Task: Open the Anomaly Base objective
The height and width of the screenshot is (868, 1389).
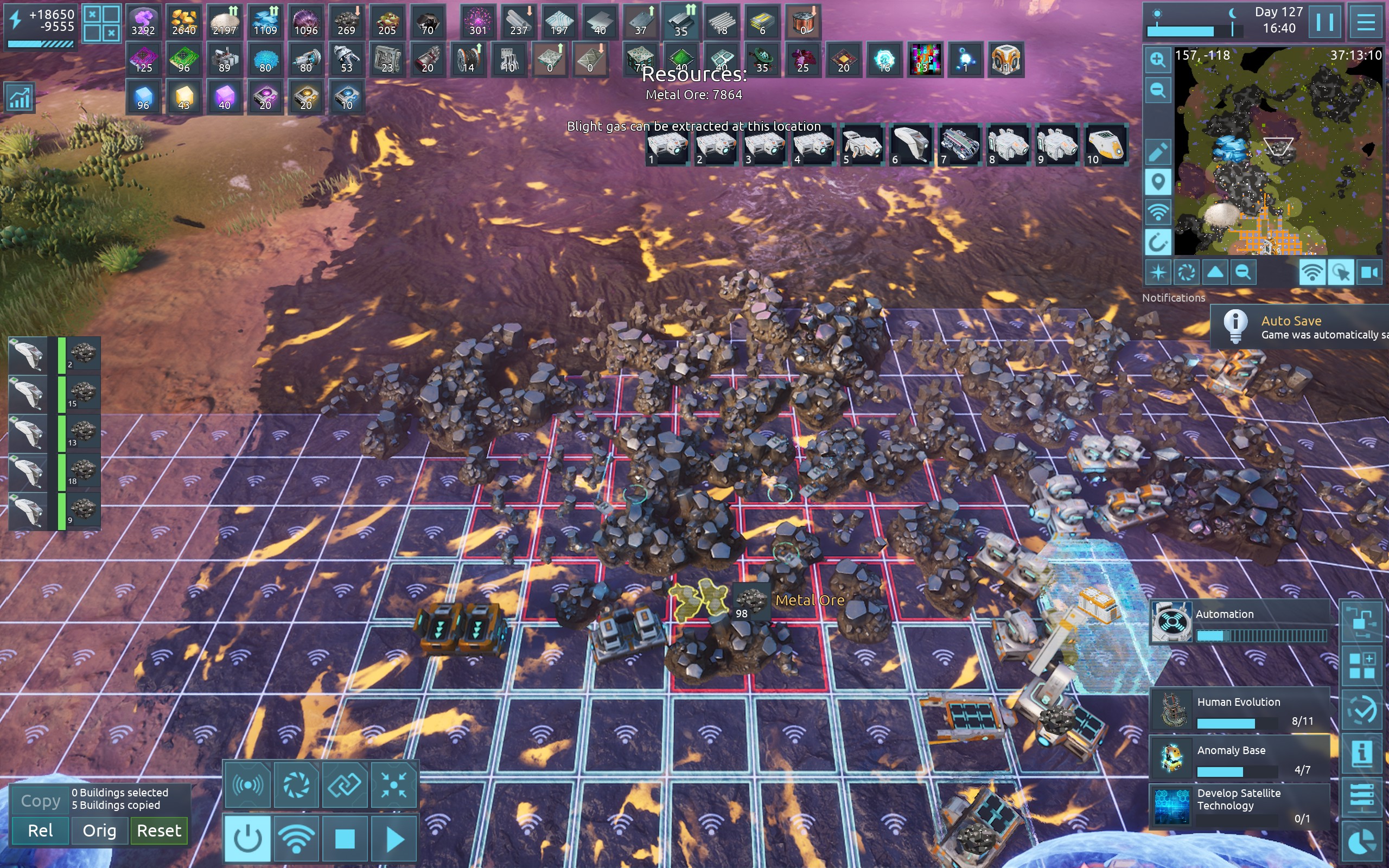Action: point(1240,758)
